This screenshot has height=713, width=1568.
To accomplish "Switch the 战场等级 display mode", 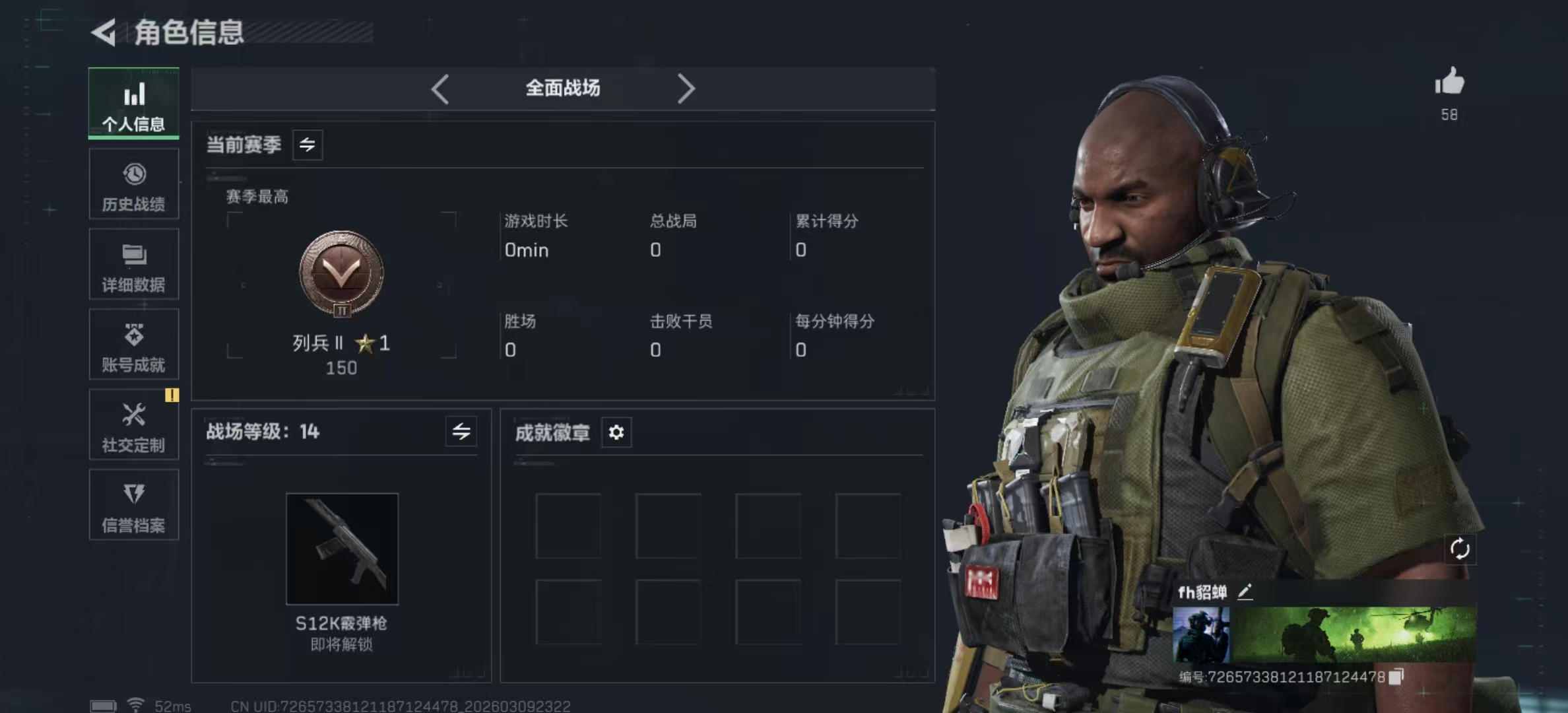I will (x=461, y=432).
